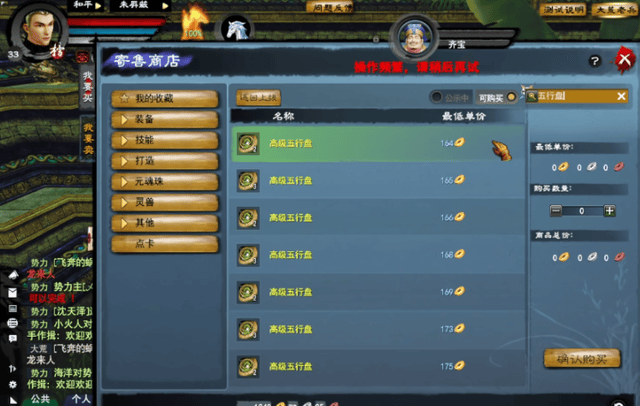Expand the 技能 skills category

coord(164,140)
